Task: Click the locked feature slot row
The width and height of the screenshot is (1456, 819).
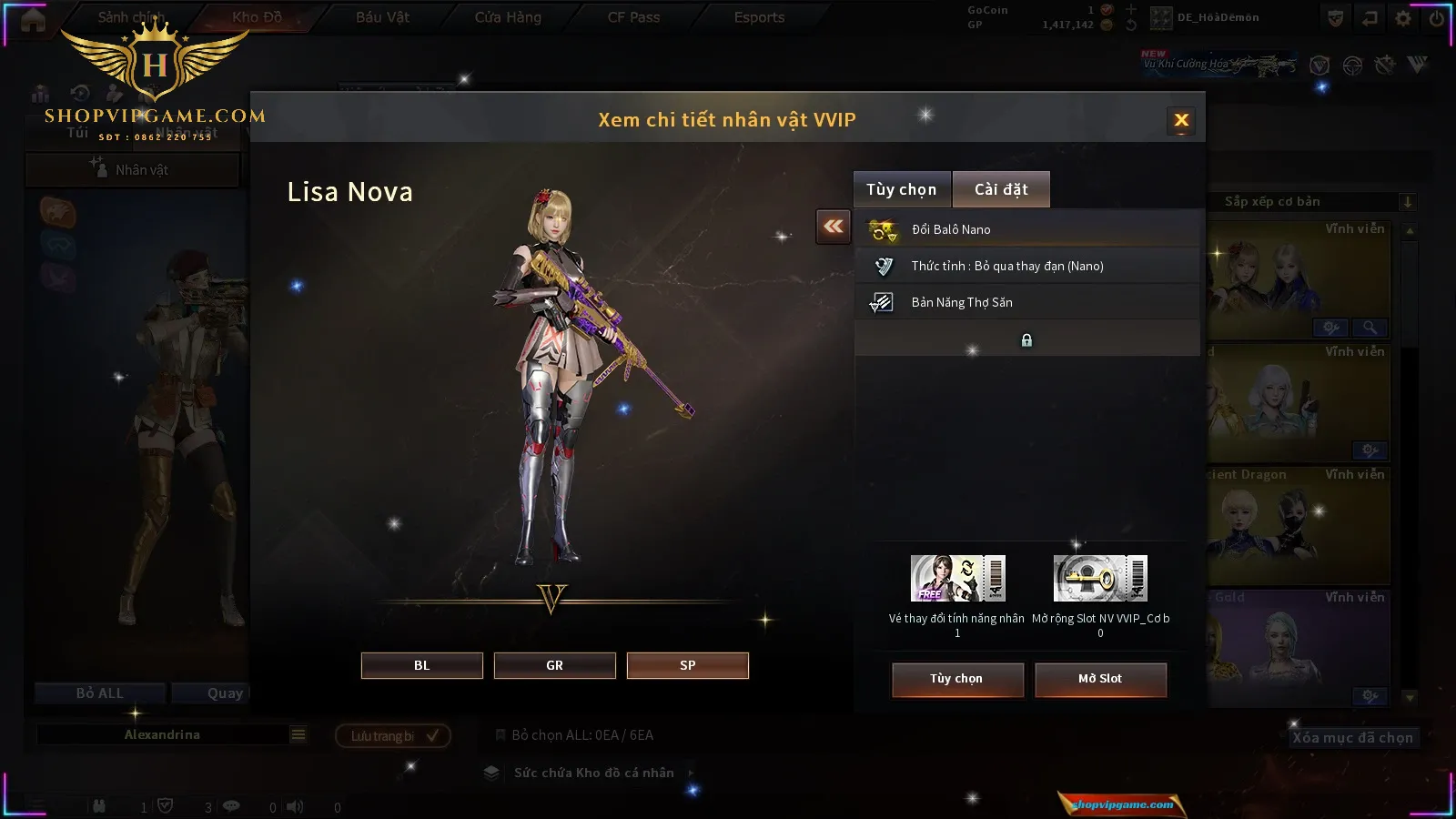Action: click(x=1026, y=339)
